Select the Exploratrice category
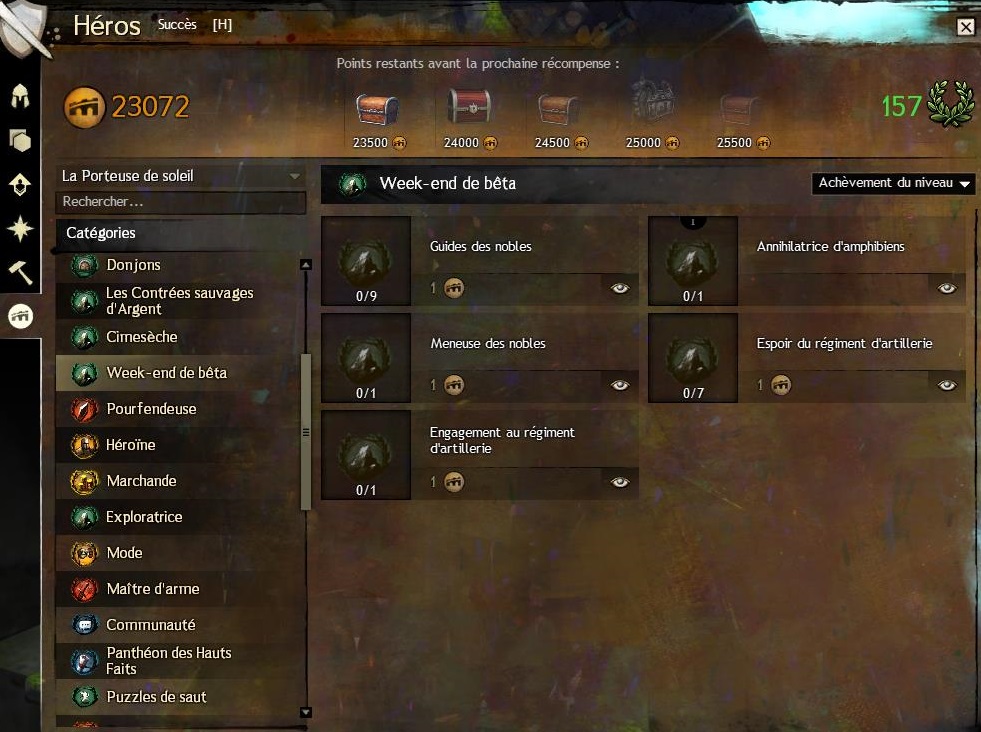 click(x=144, y=517)
